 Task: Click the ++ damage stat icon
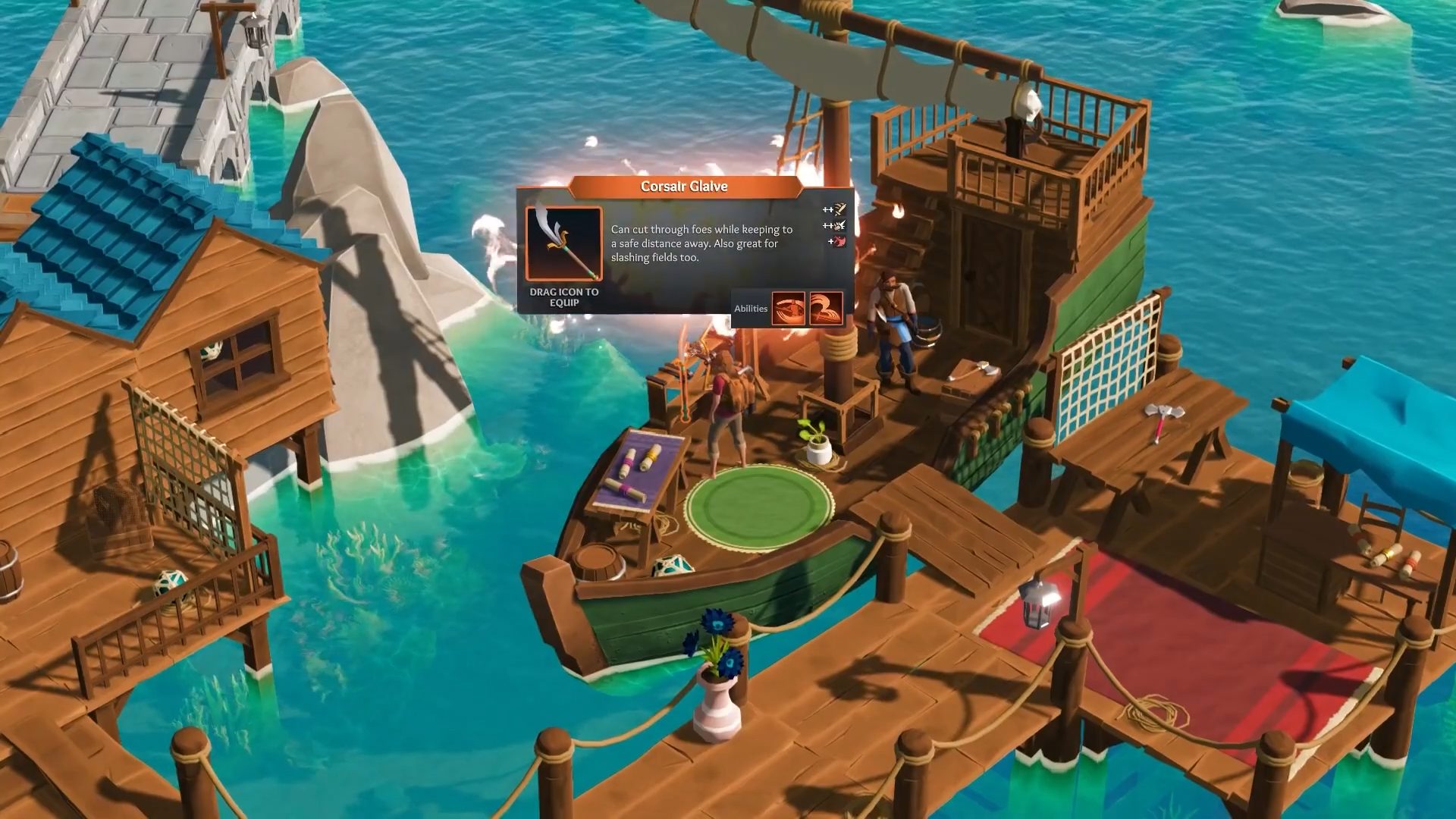coord(833,211)
